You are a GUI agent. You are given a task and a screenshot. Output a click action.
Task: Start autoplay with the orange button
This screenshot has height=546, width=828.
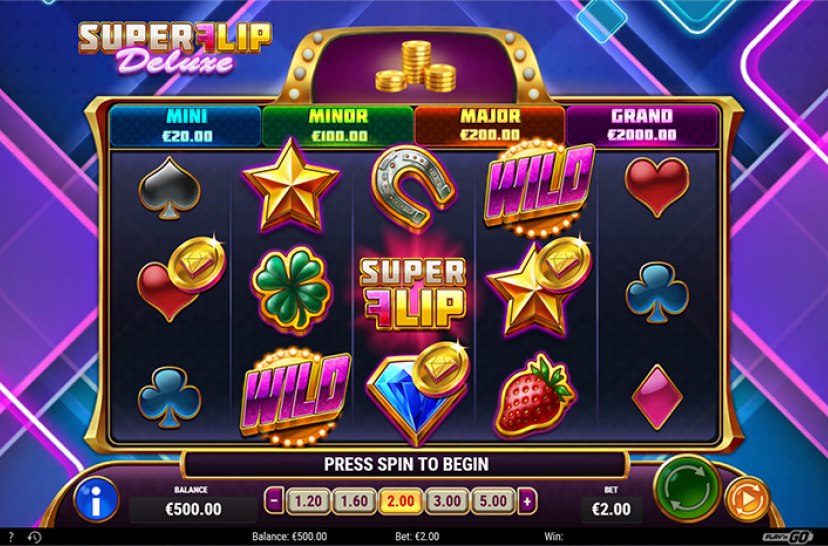[x=745, y=497]
